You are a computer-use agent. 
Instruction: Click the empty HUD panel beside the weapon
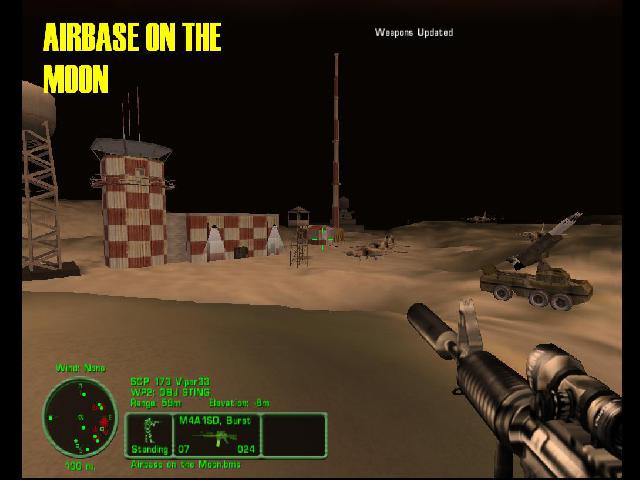tap(294, 435)
